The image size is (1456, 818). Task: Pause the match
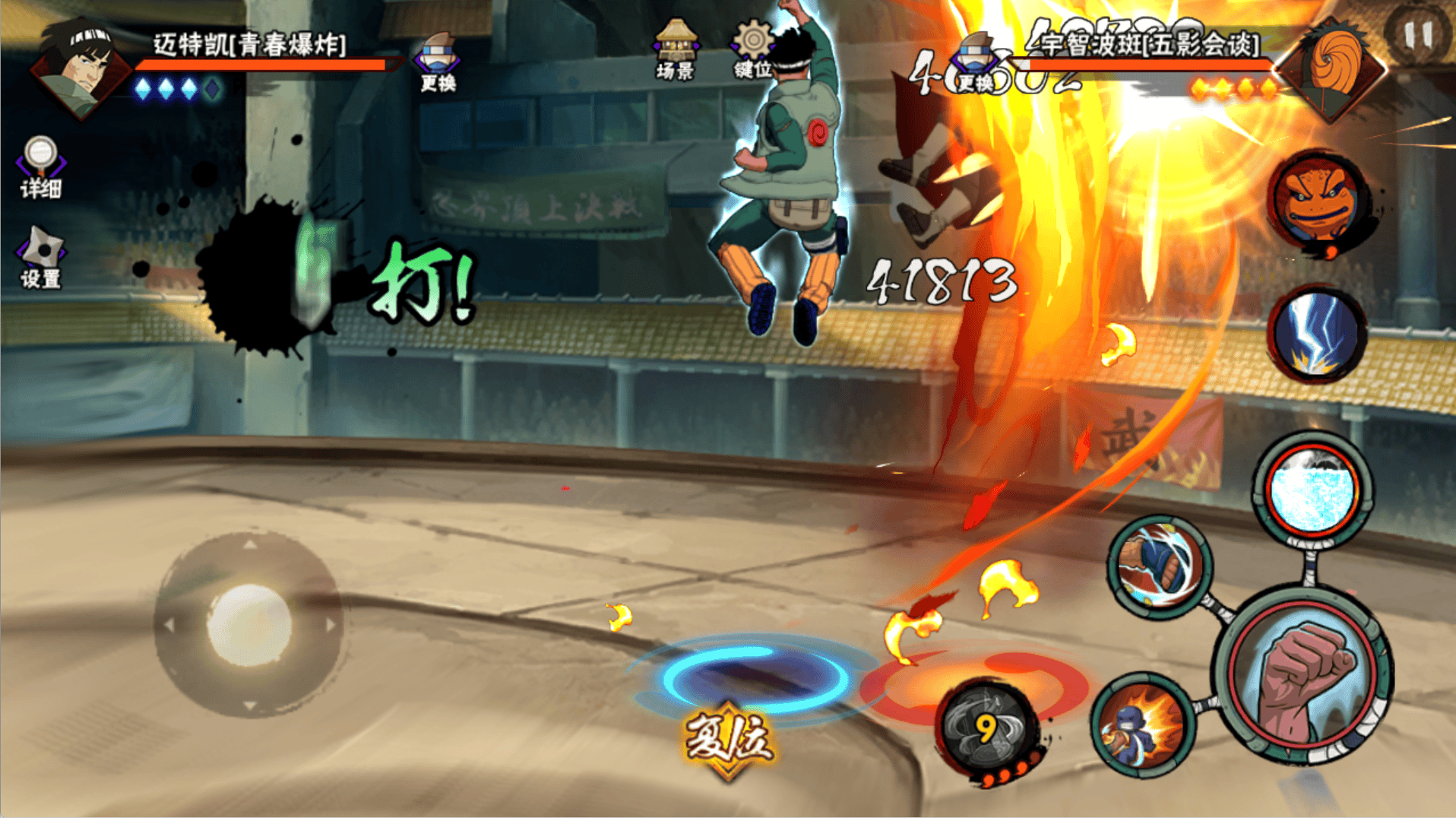[x=1417, y=36]
